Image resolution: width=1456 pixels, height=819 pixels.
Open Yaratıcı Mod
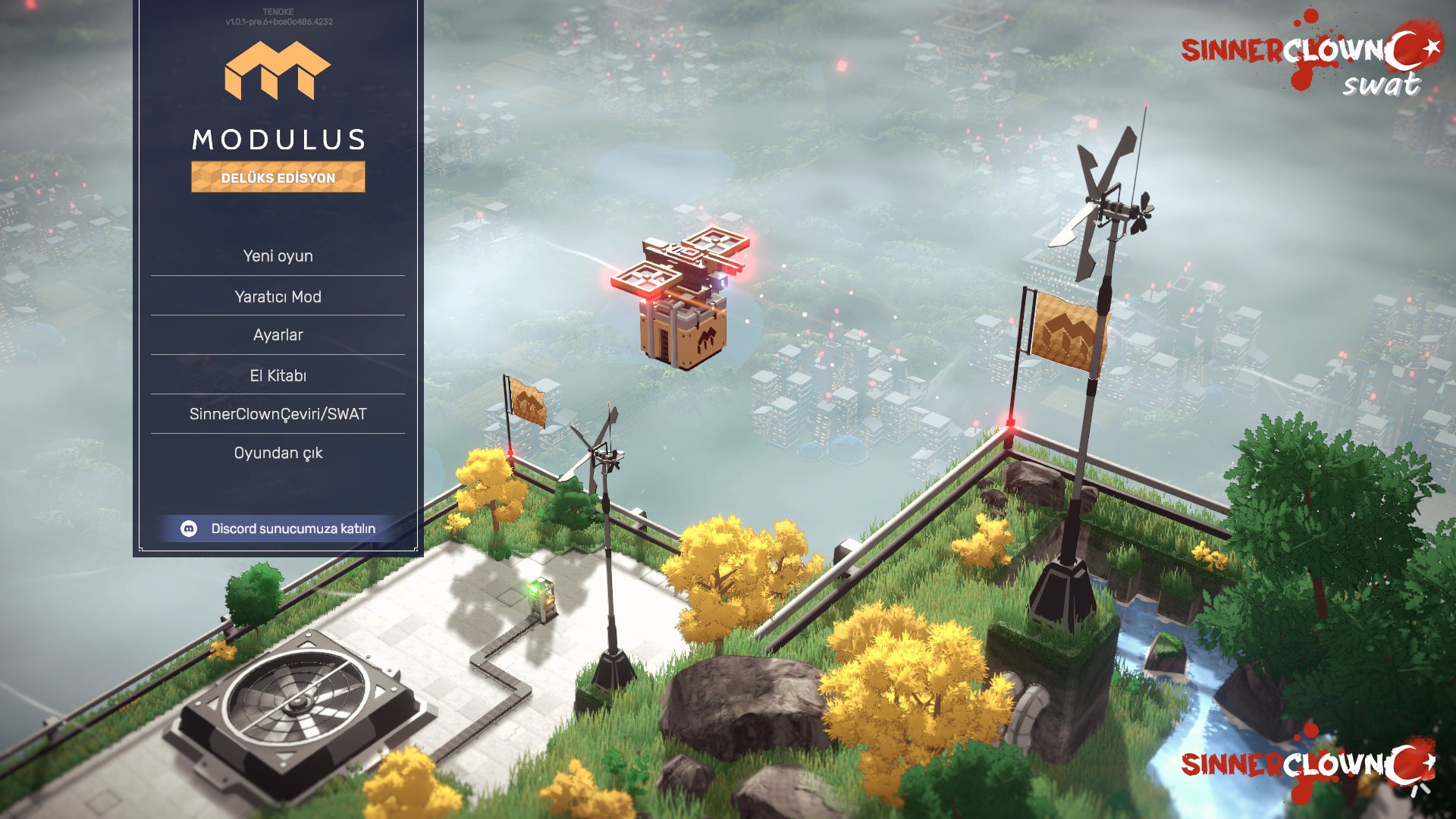tap(278, 297)
